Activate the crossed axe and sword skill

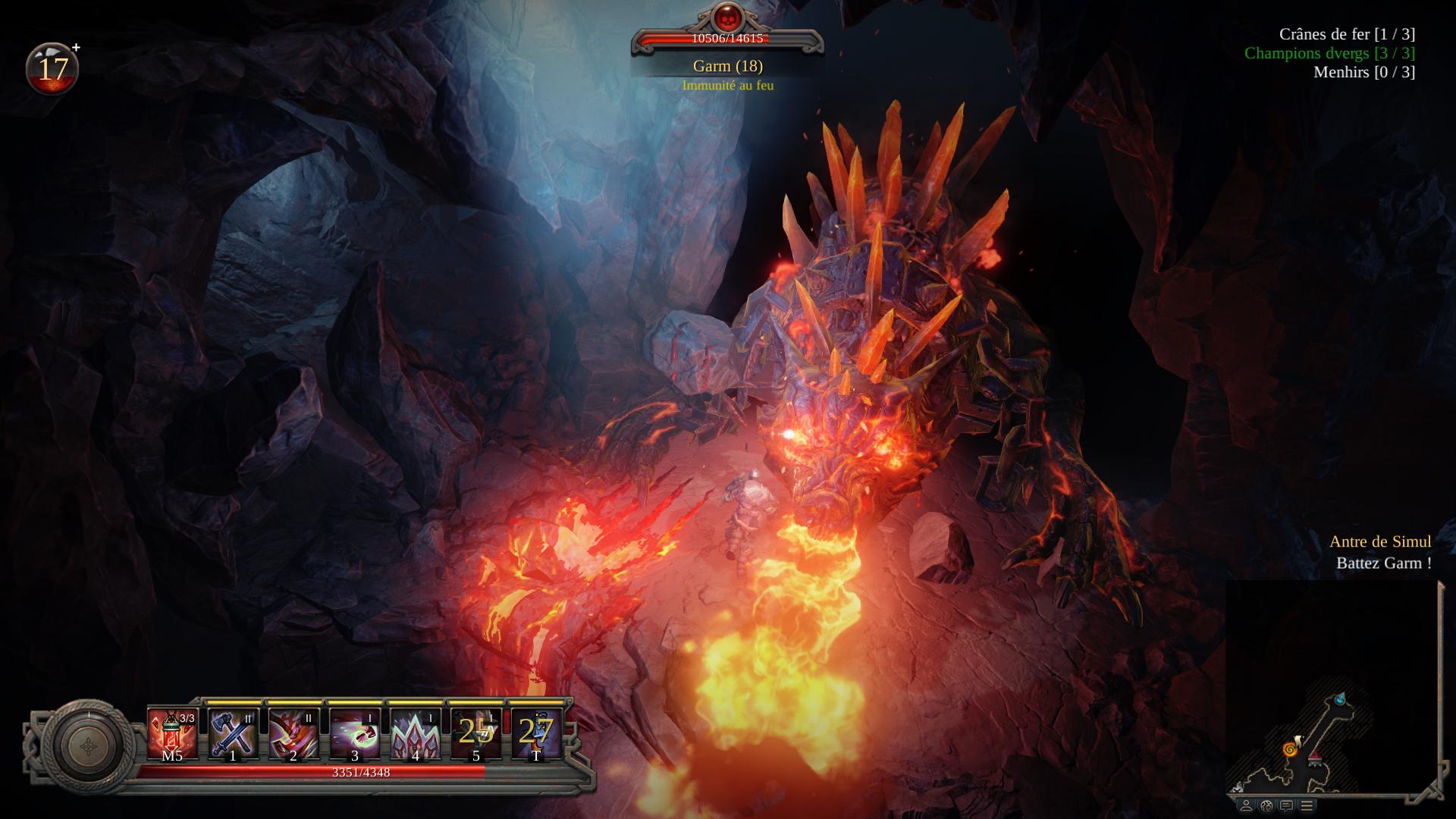(x=233, y=733)
